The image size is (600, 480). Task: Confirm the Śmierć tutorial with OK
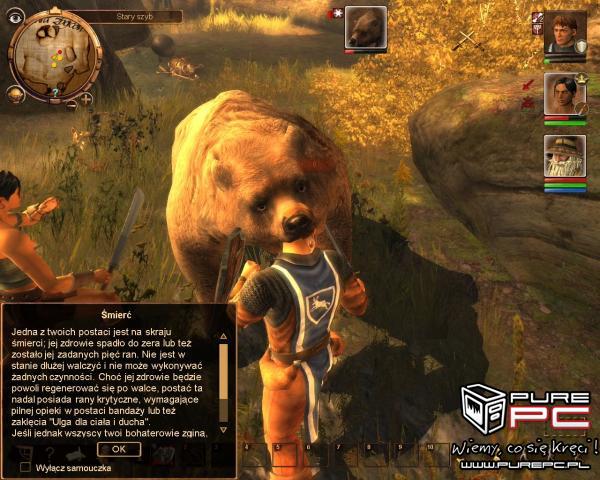(x=119, y=449)
